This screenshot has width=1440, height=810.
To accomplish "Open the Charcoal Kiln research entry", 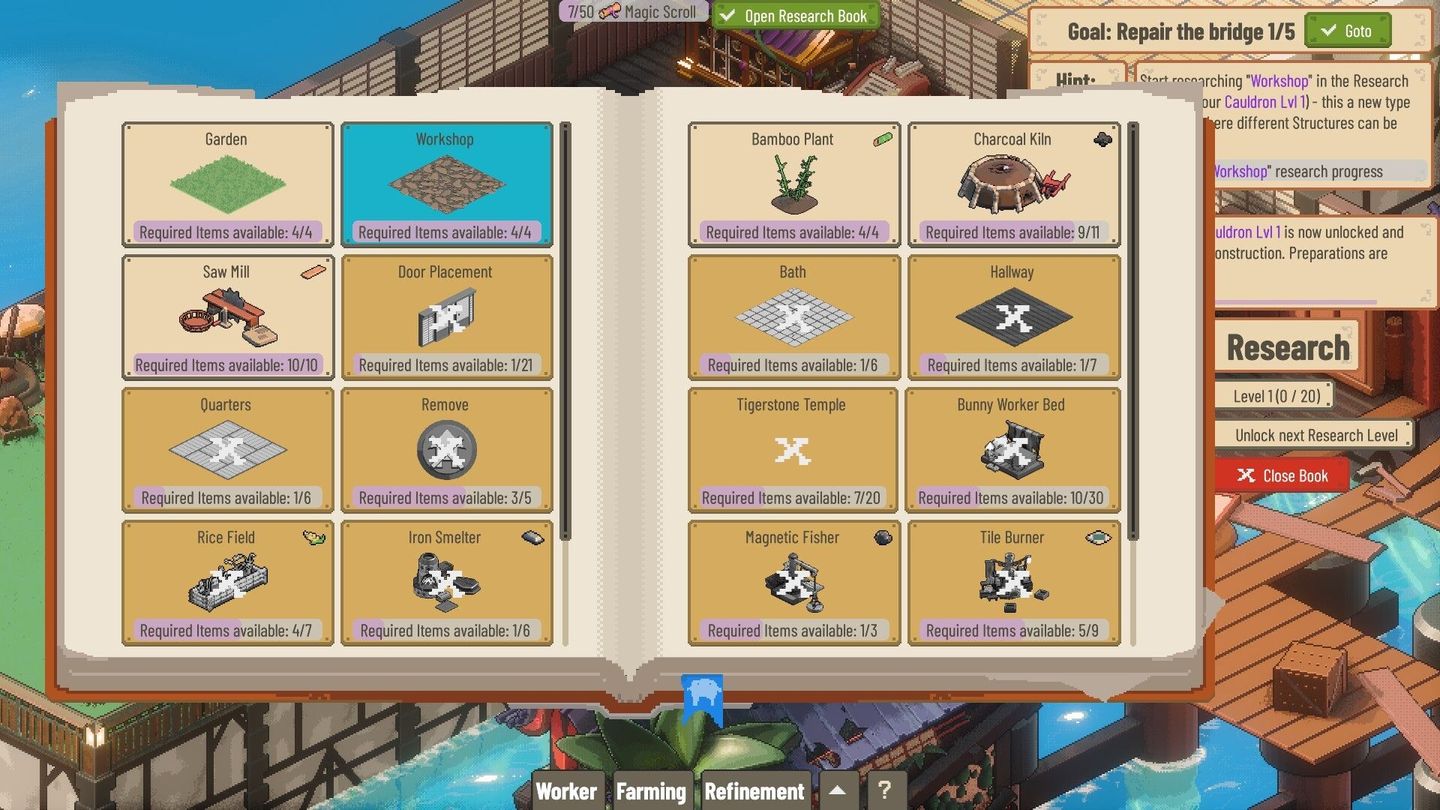I will coord(1013,183).
